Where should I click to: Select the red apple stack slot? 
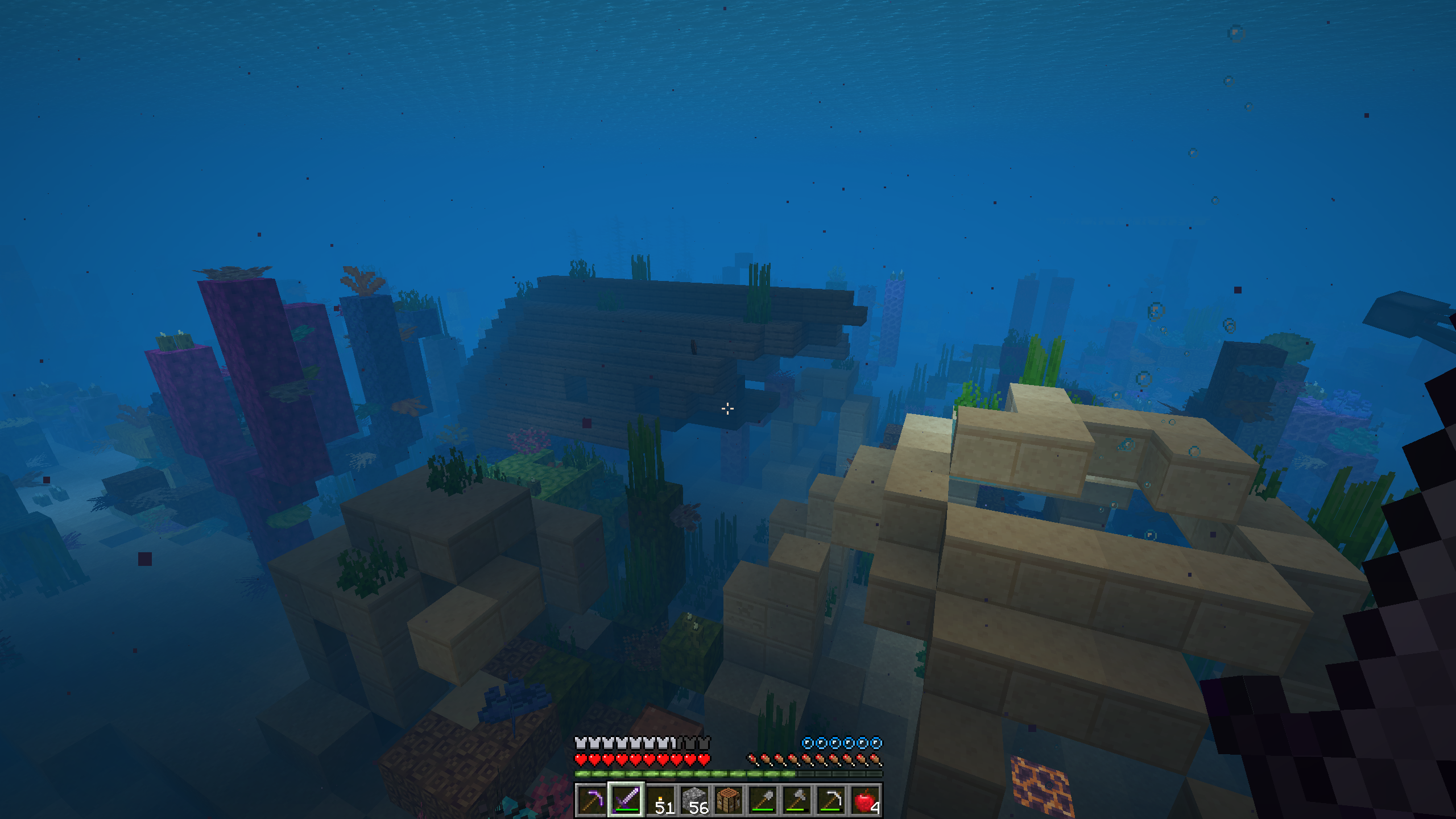coord(865,800)
